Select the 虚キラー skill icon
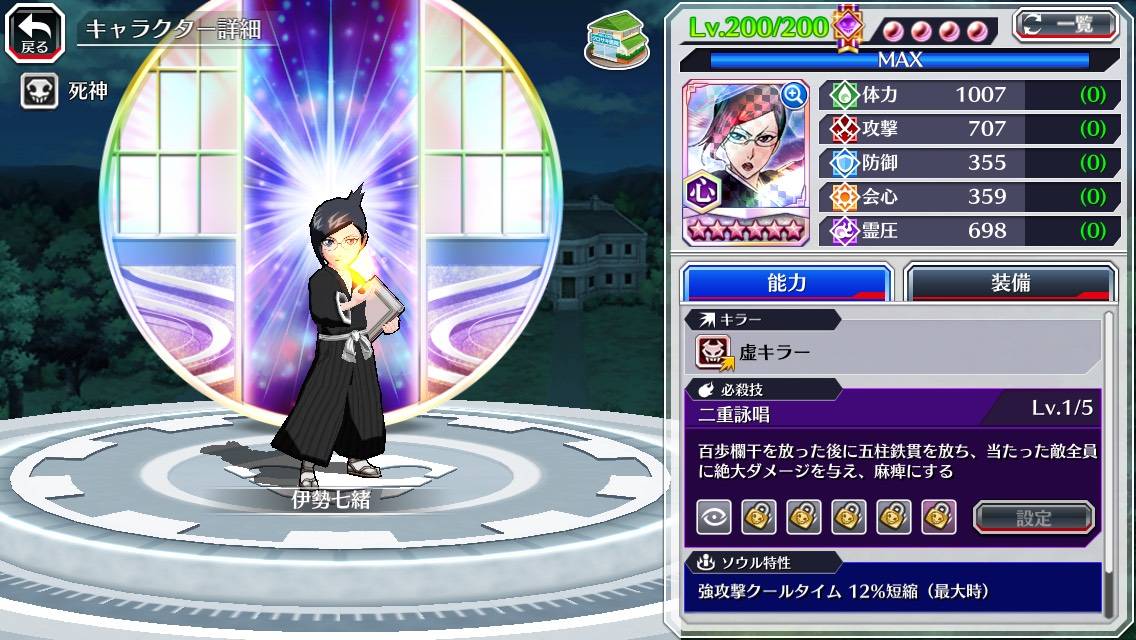The width and height of the screenshot is (1136, 640). click(x=714, y=352)
